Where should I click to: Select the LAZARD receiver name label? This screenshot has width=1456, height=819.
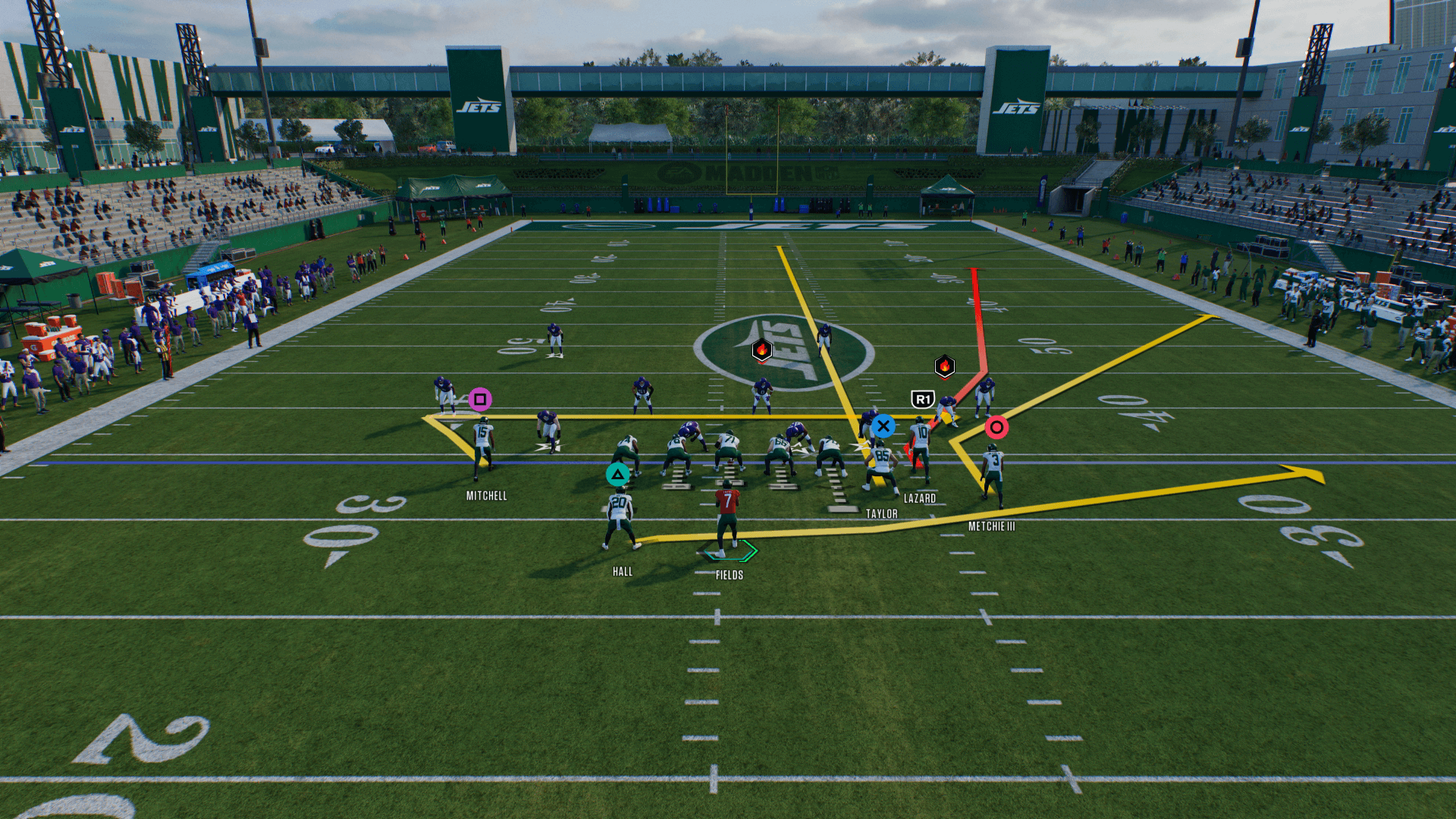[920, 498]
